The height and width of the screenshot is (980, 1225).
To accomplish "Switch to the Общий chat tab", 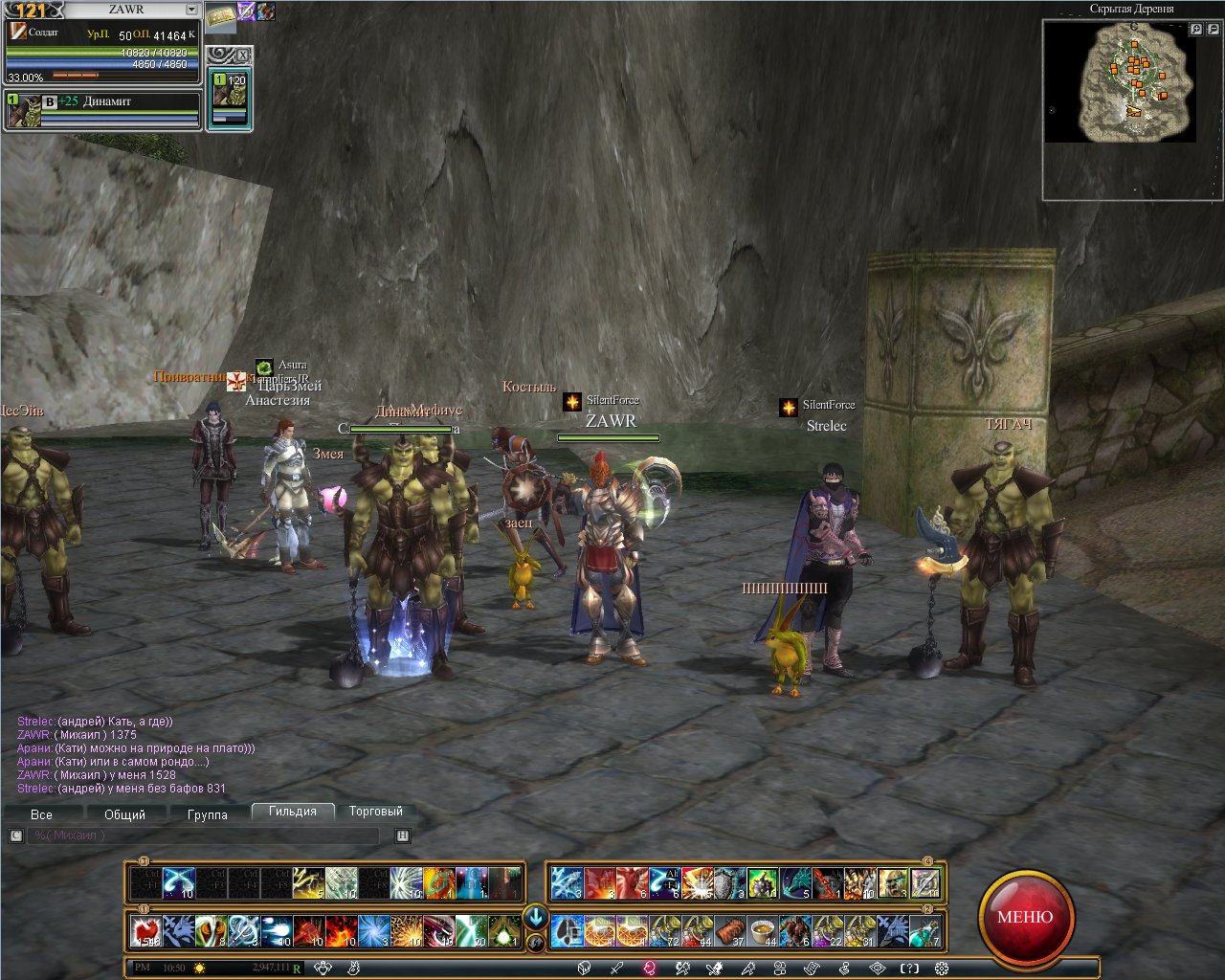I will click(124, 814).
